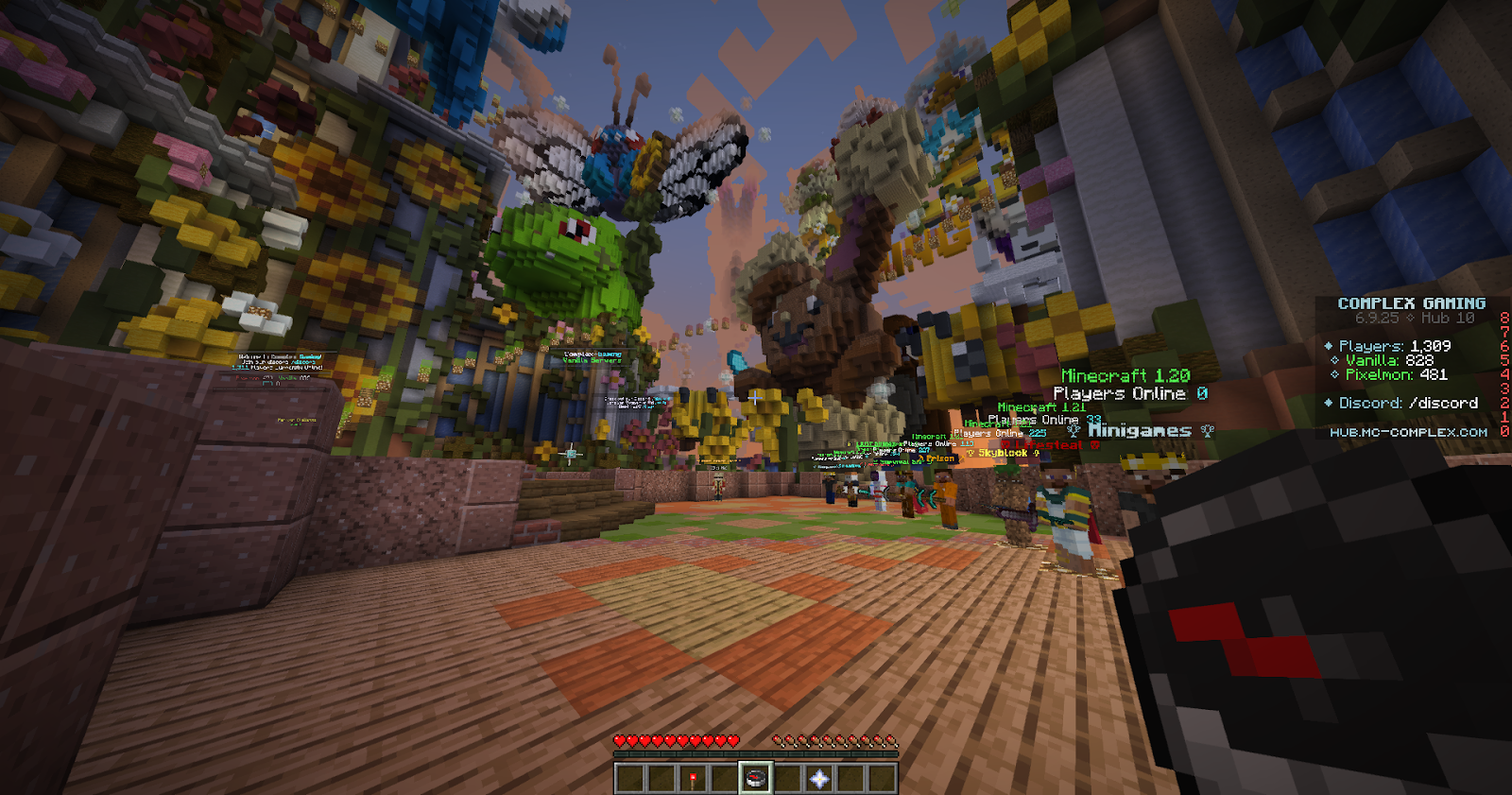
Task: Click the Minecraft 1.20 Players Online hologram
Action: [1125, 383]
